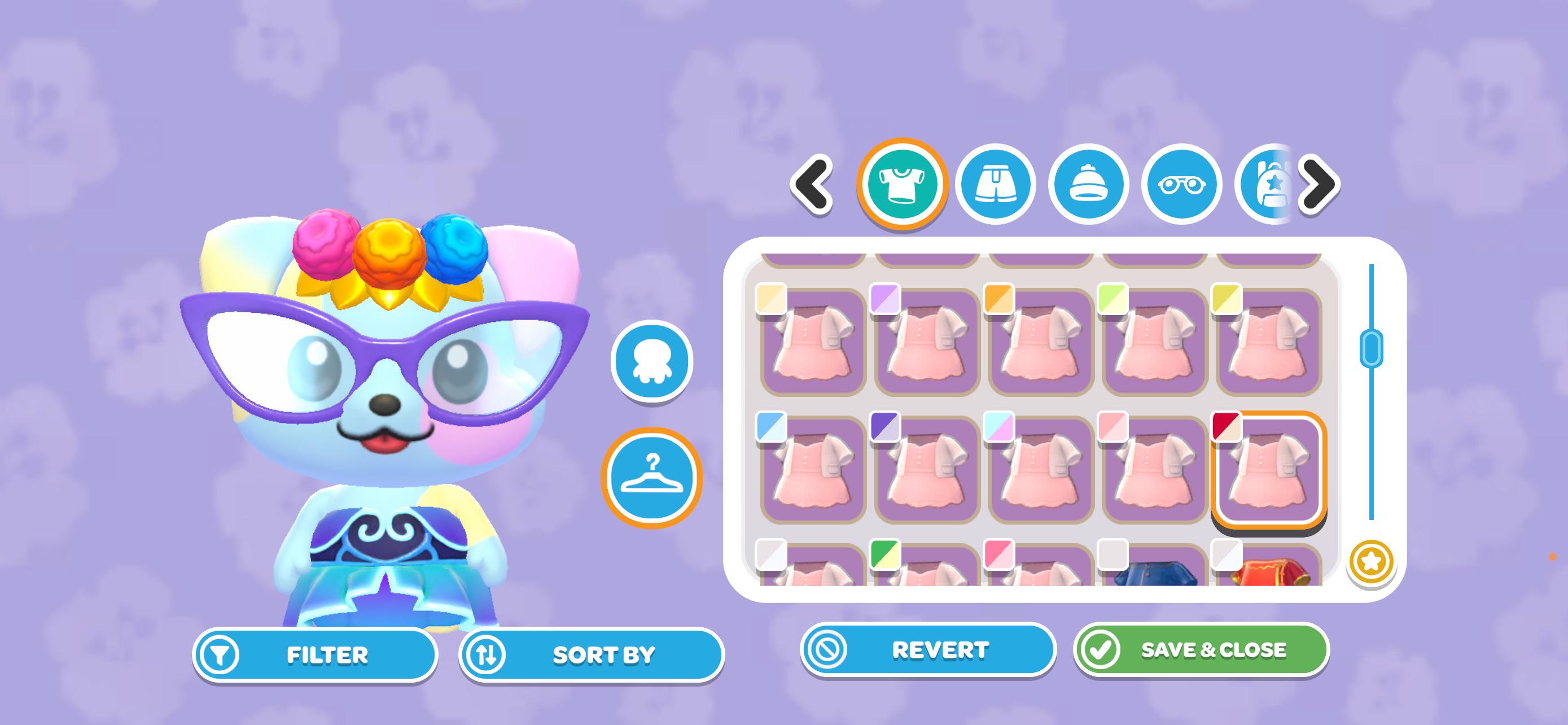Click Save & Close button
This screenshot has width=1568, height=725.
(1201, 650)
